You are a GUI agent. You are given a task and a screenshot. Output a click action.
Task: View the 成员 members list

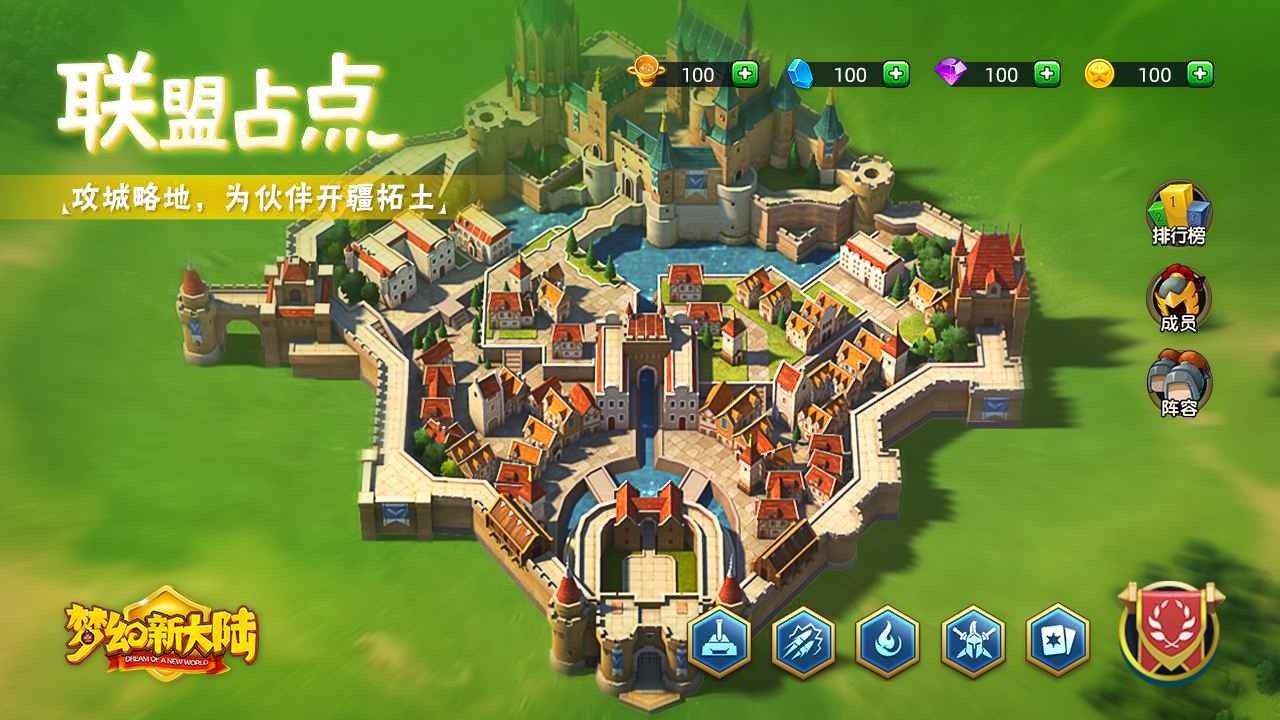[1178, 298]
